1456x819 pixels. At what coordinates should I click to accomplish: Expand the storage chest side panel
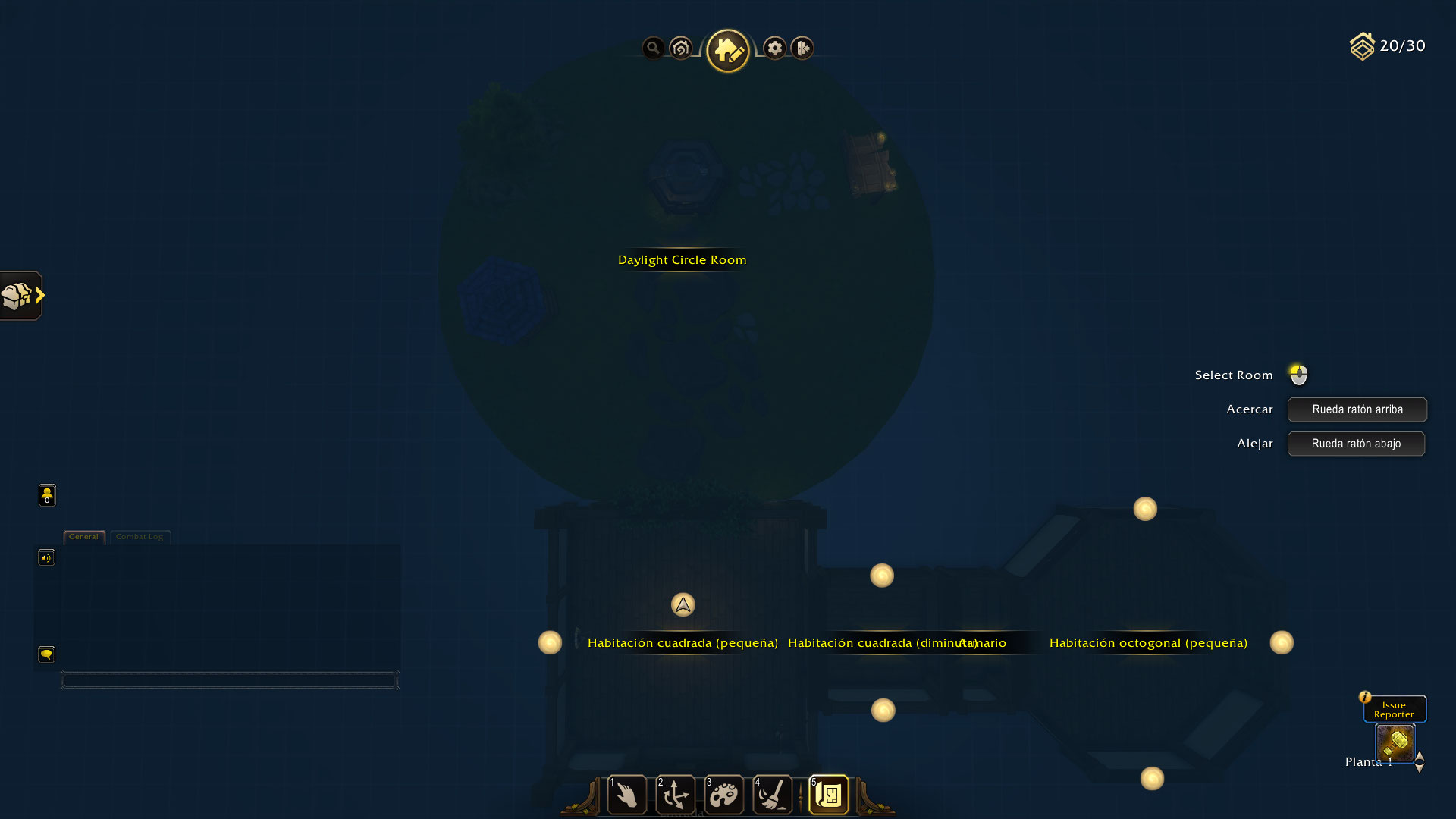click(x=22, y=296)
